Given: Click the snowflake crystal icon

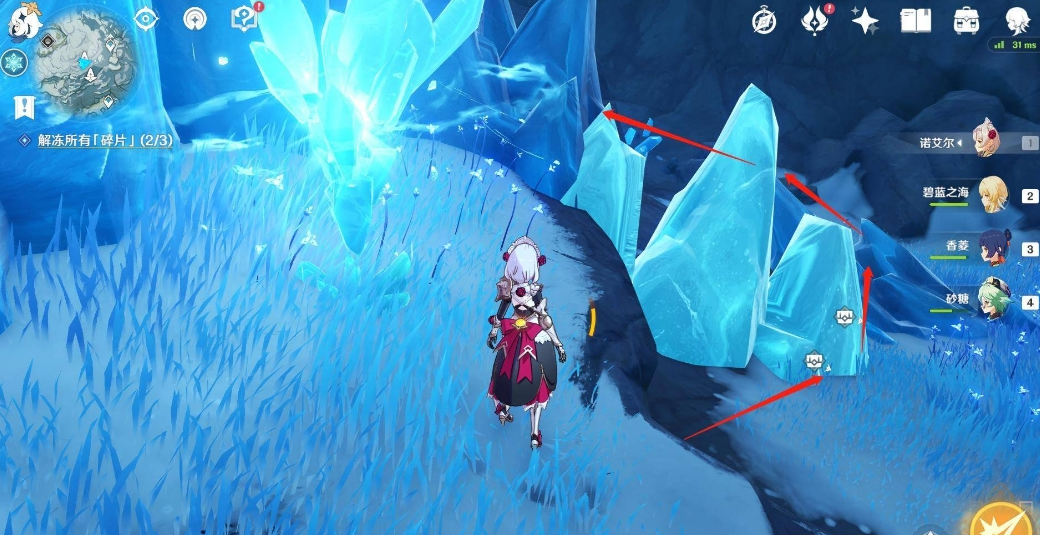Looking at the screenshot, I should 14,63.
